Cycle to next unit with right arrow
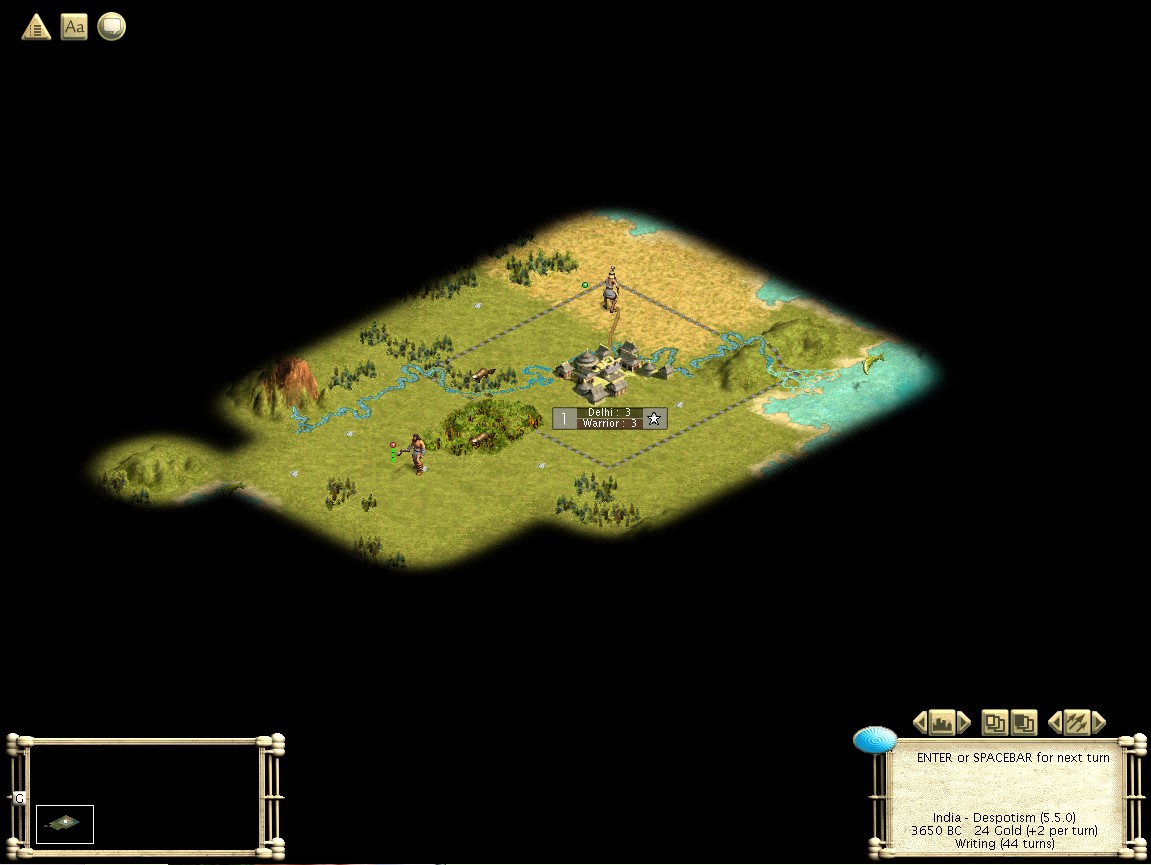 [1099, 722]
